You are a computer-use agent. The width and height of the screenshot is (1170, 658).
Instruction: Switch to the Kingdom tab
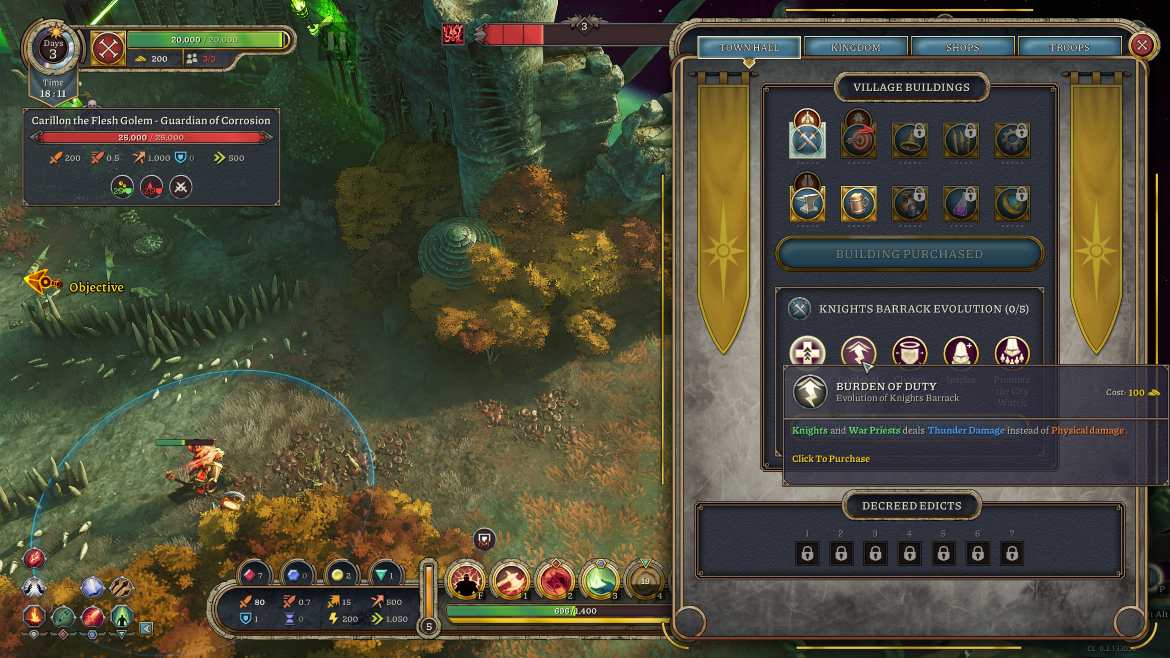[855, 47]
